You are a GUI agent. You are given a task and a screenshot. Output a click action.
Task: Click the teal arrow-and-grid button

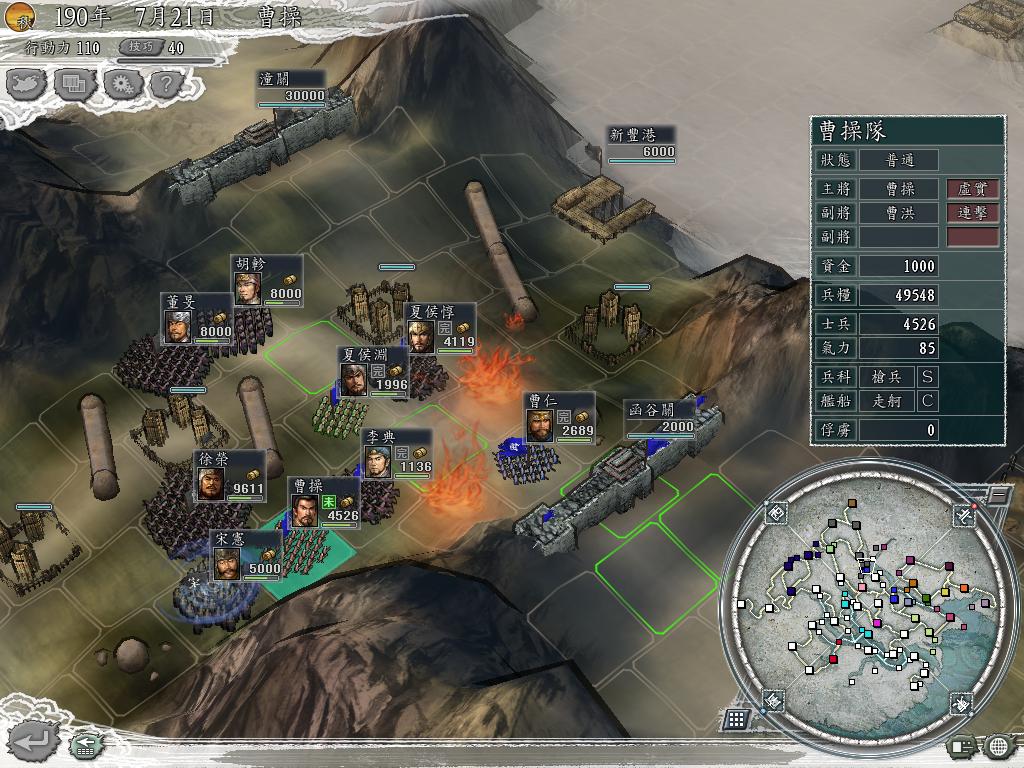pyautogui.click(x=85, y=743)
